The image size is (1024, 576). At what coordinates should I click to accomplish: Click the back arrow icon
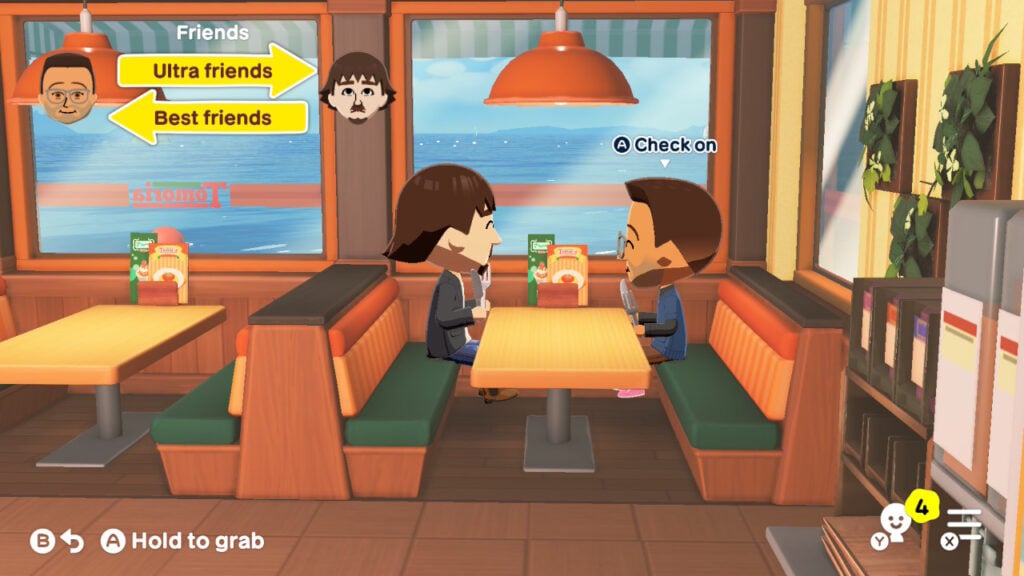(x=71, y=541)
